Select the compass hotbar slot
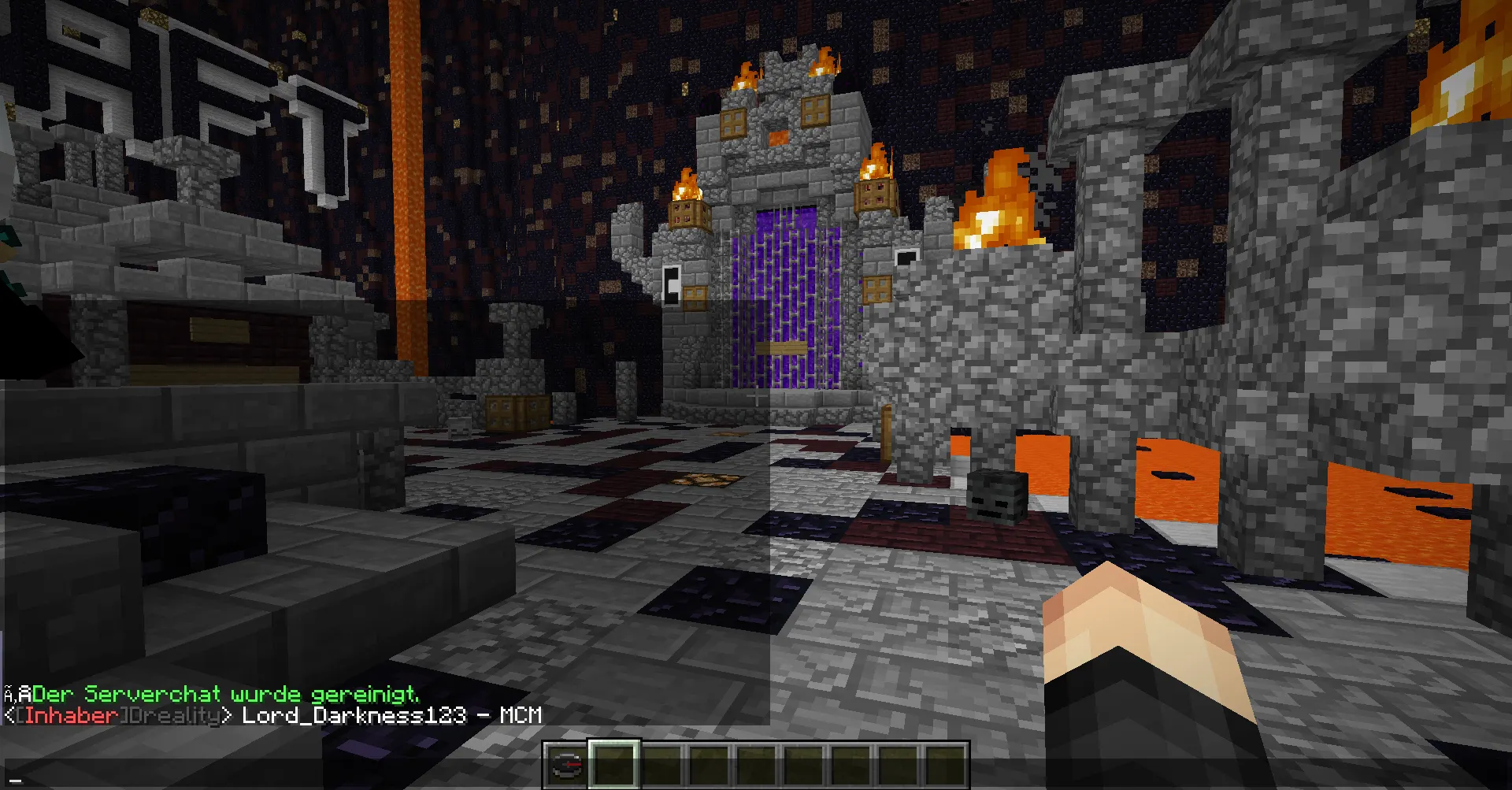Screen dimensions: 1512x790 click(565, 765)
